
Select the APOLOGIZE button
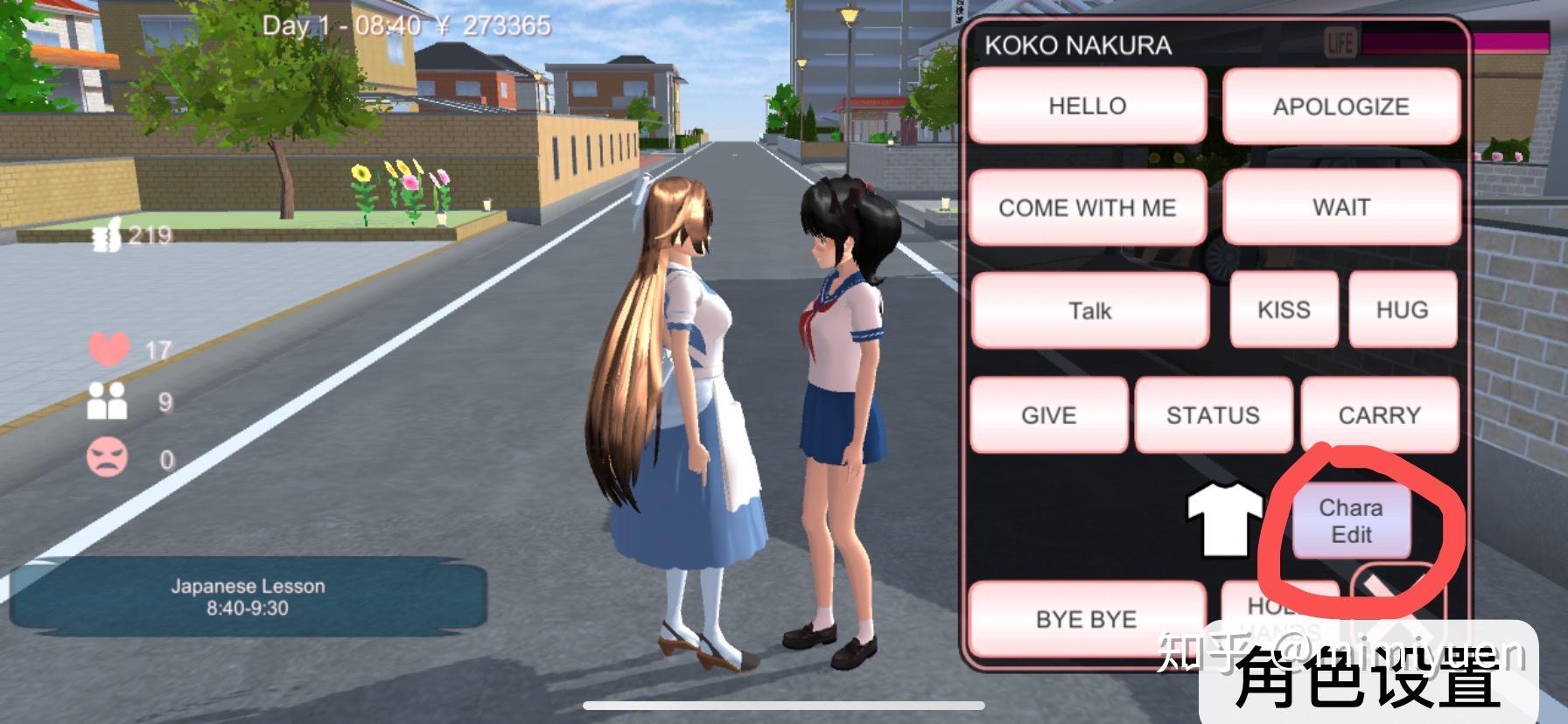point(1340,107)
